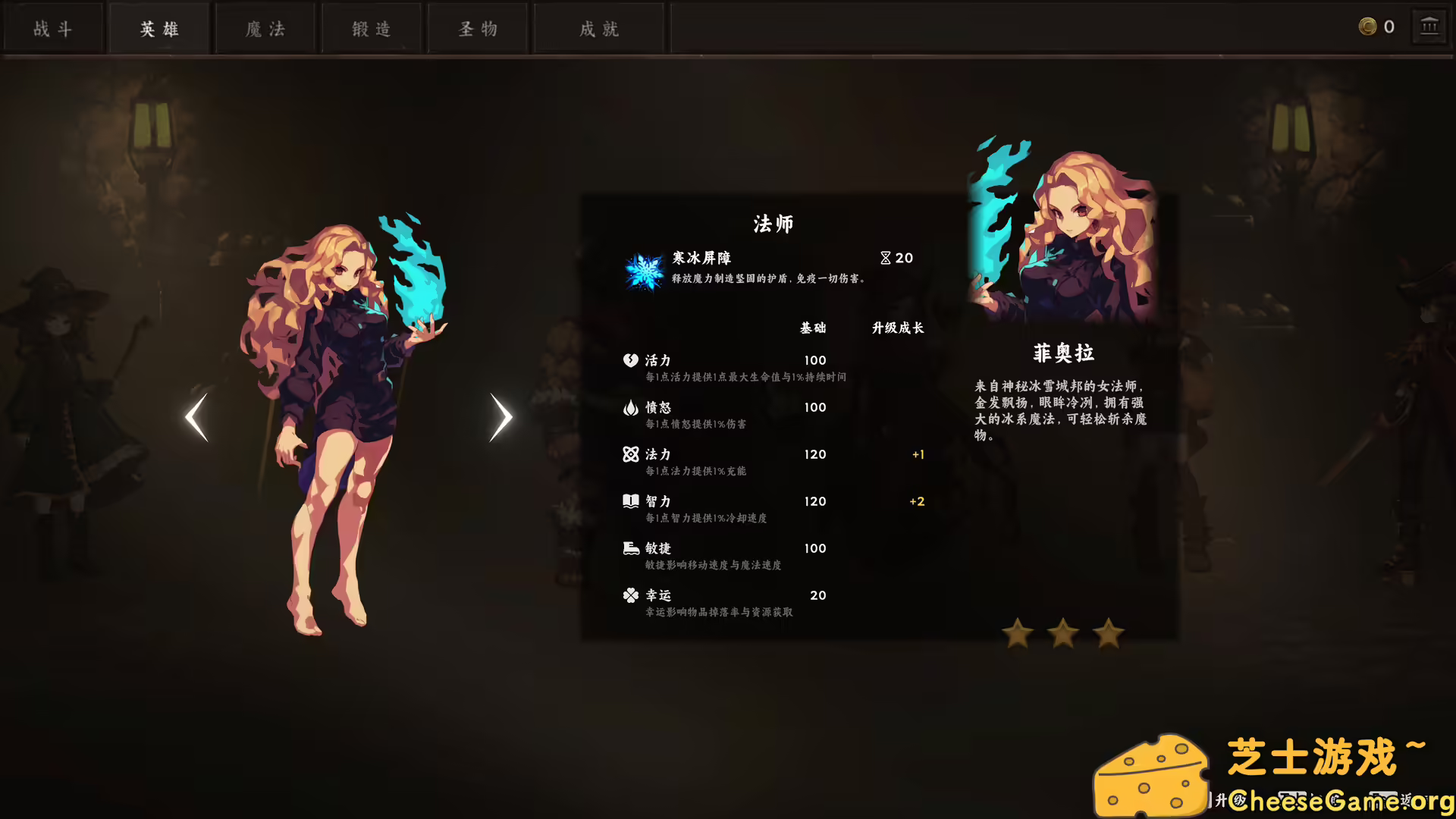Click the 法力 mana stat icon
Image resolution: width=1456 pixels, height=819 pixels.
(x=630, y=454)
